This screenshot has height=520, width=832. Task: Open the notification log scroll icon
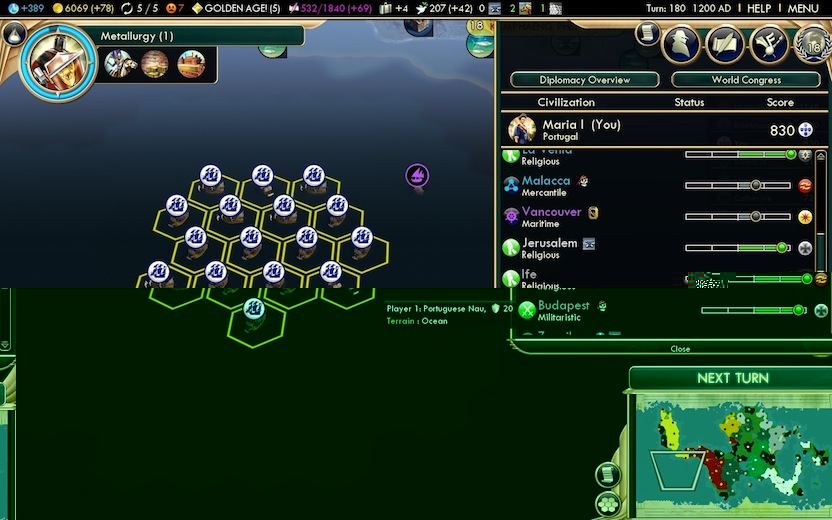click(x=648, y=33)
